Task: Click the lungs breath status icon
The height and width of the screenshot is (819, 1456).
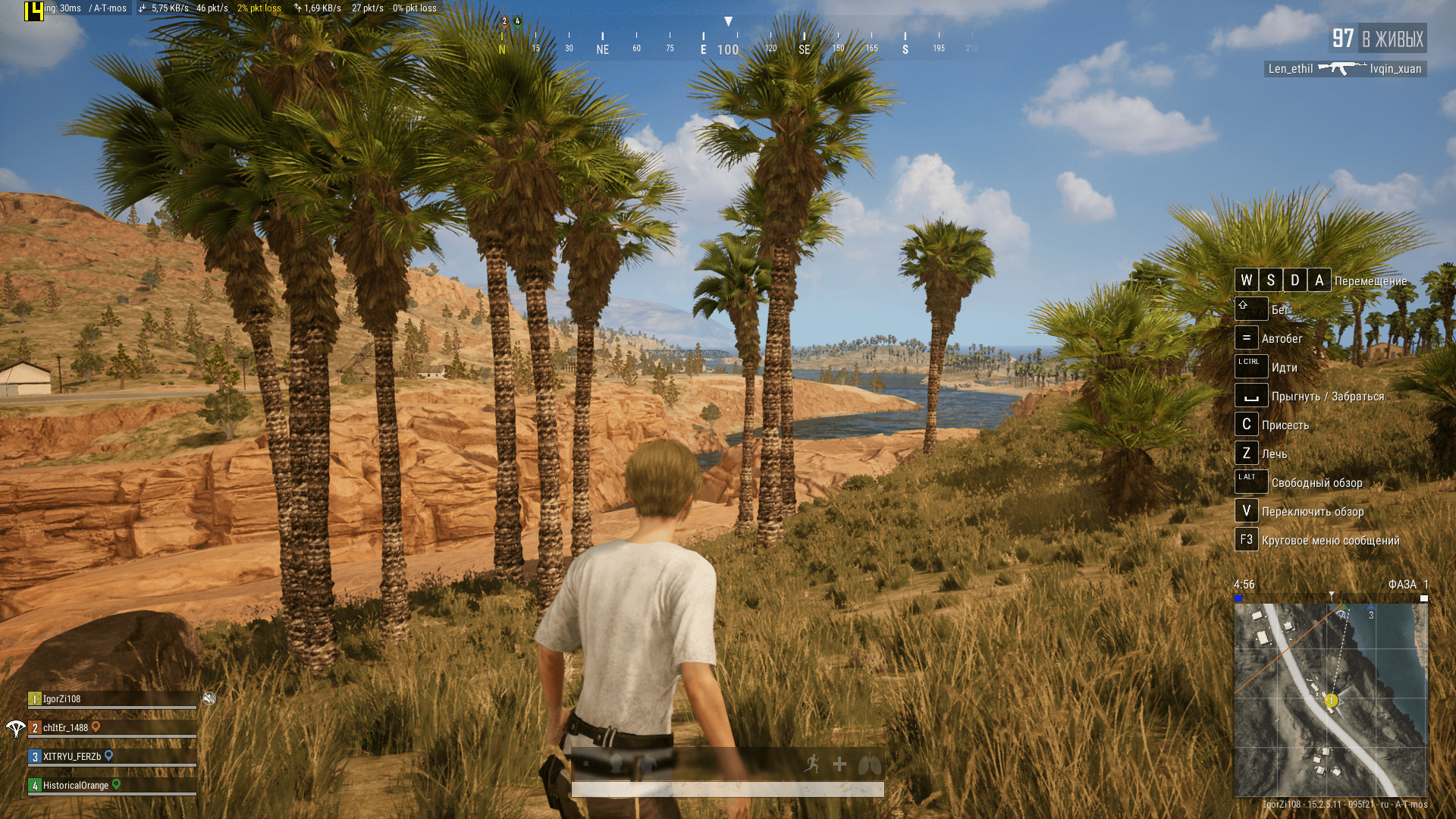Action: [x=869, y=764]
